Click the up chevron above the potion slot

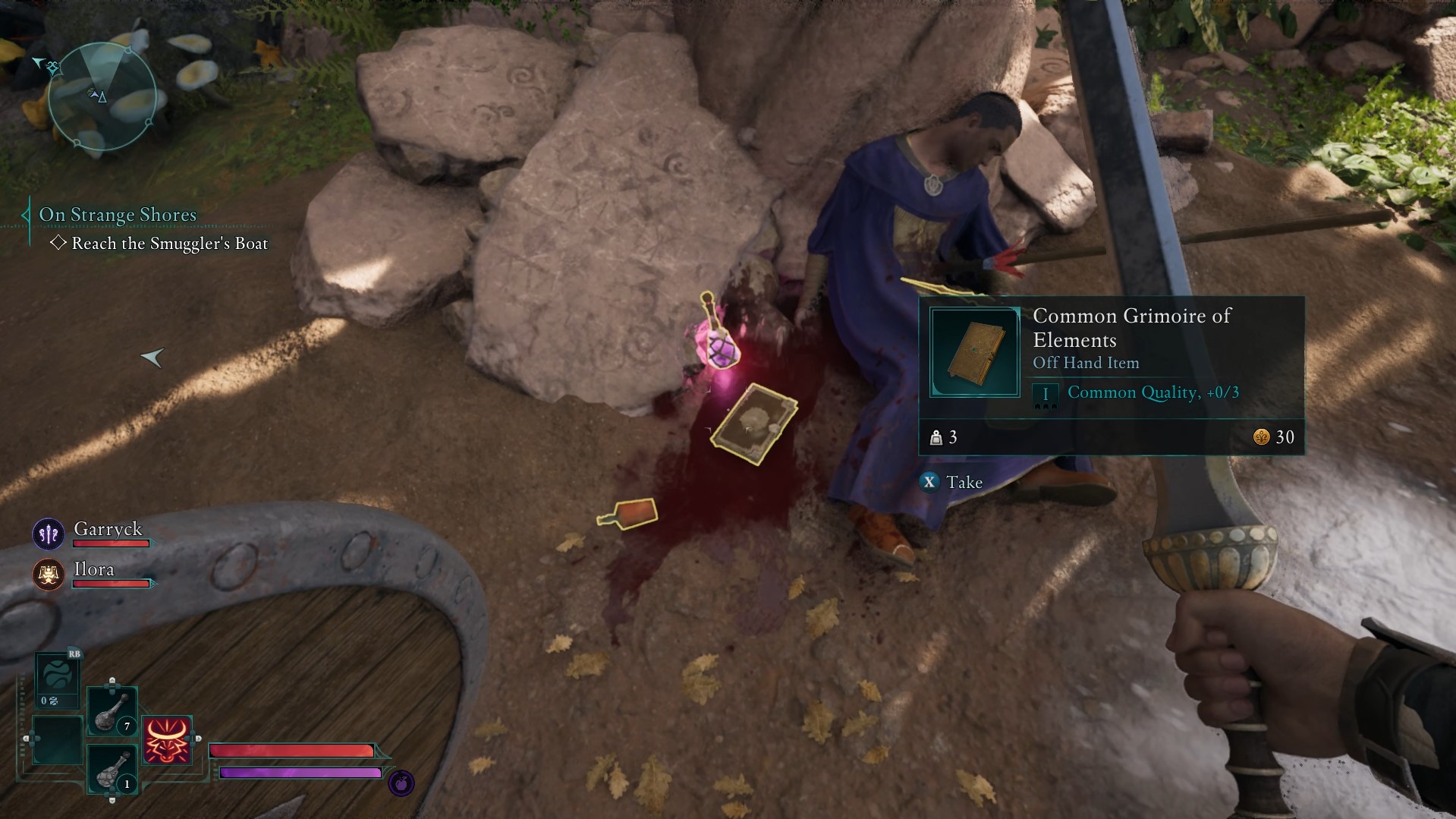pyautogui.click(x=112, y=680)
